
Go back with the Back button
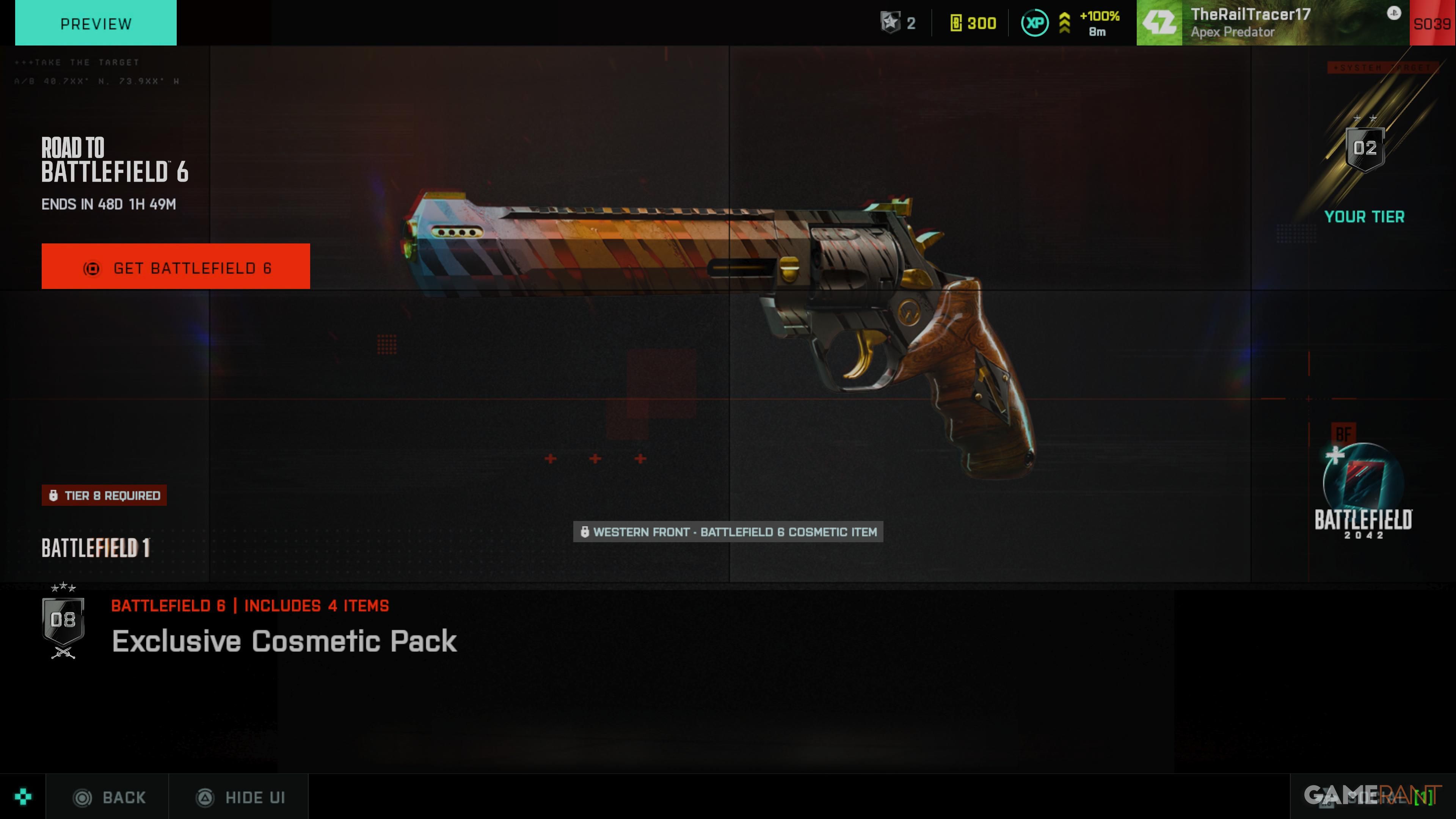[109, 797]
